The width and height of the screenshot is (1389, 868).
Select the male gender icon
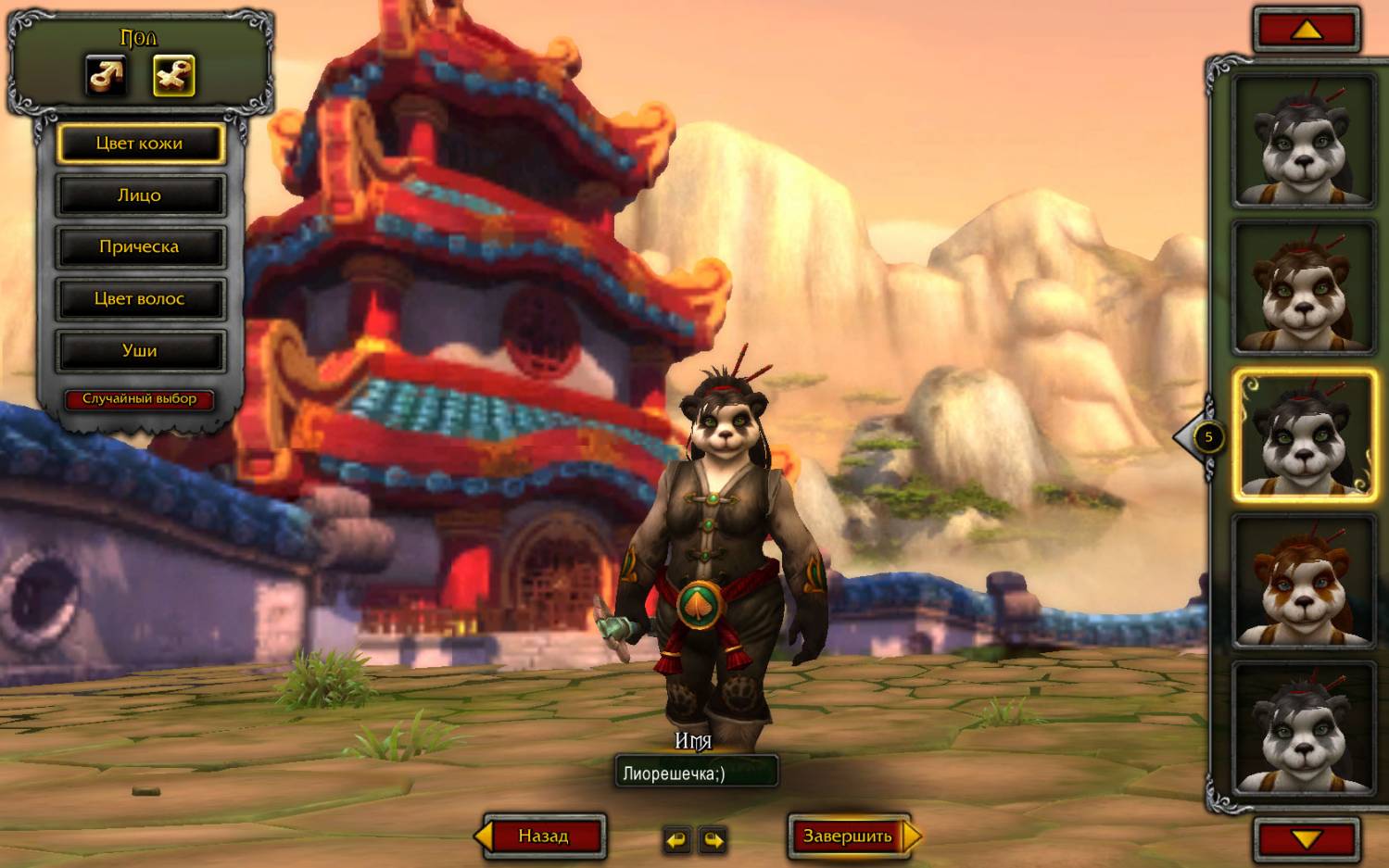[x=107, y=75]
